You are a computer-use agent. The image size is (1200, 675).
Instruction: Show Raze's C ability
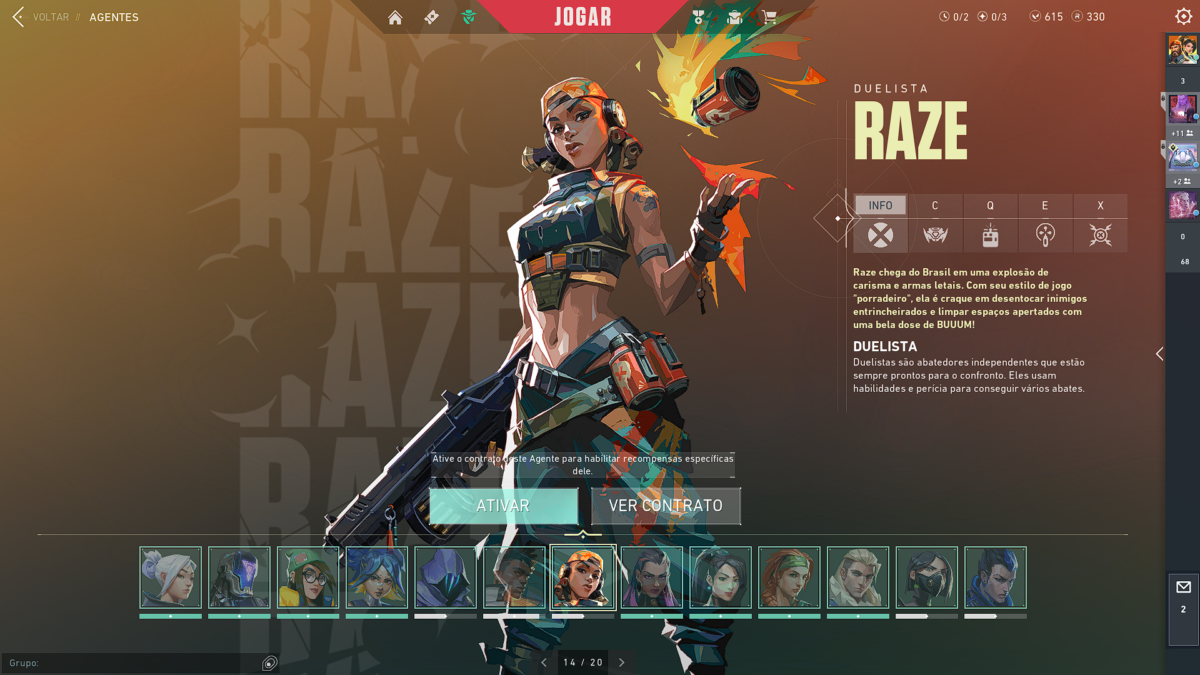[x=935, y=224]
